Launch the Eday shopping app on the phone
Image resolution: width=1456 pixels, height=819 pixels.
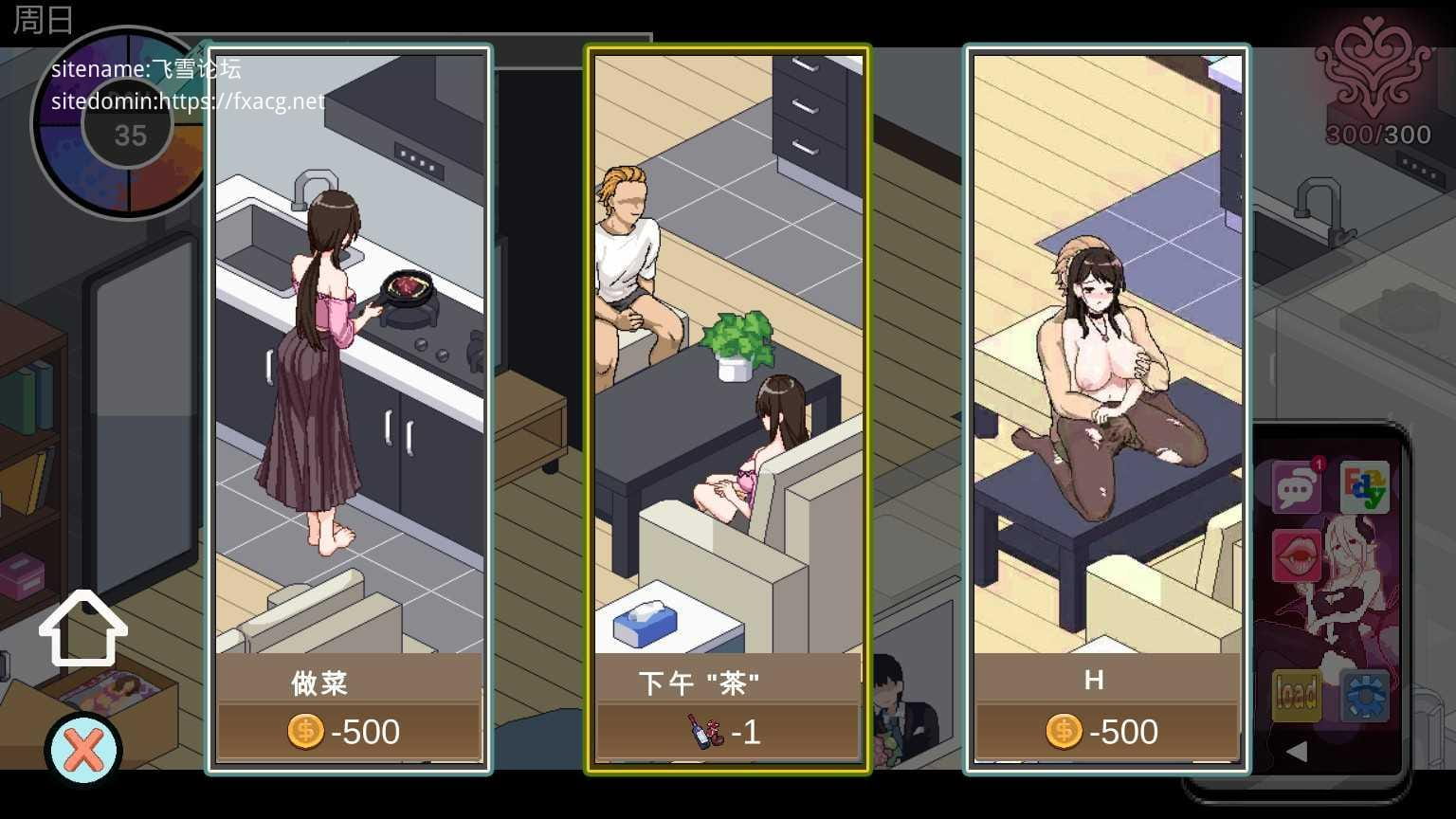coord(1365,487)
